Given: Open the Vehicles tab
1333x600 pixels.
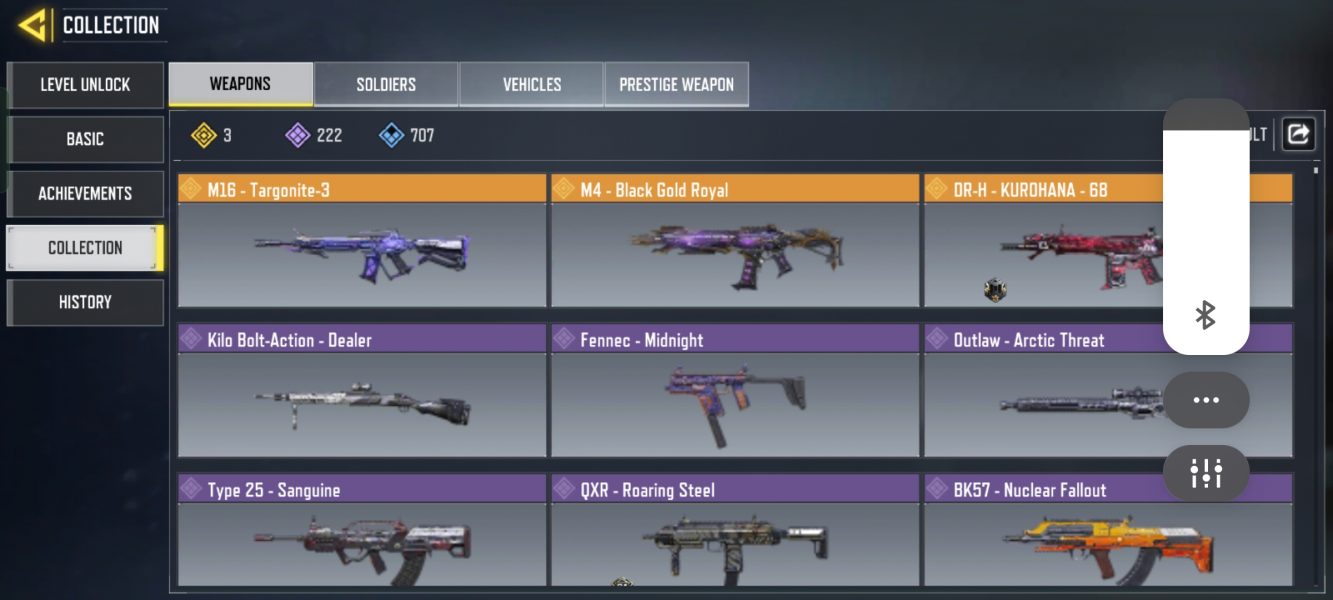Looking at the screenshot, I should click(532, 84).
